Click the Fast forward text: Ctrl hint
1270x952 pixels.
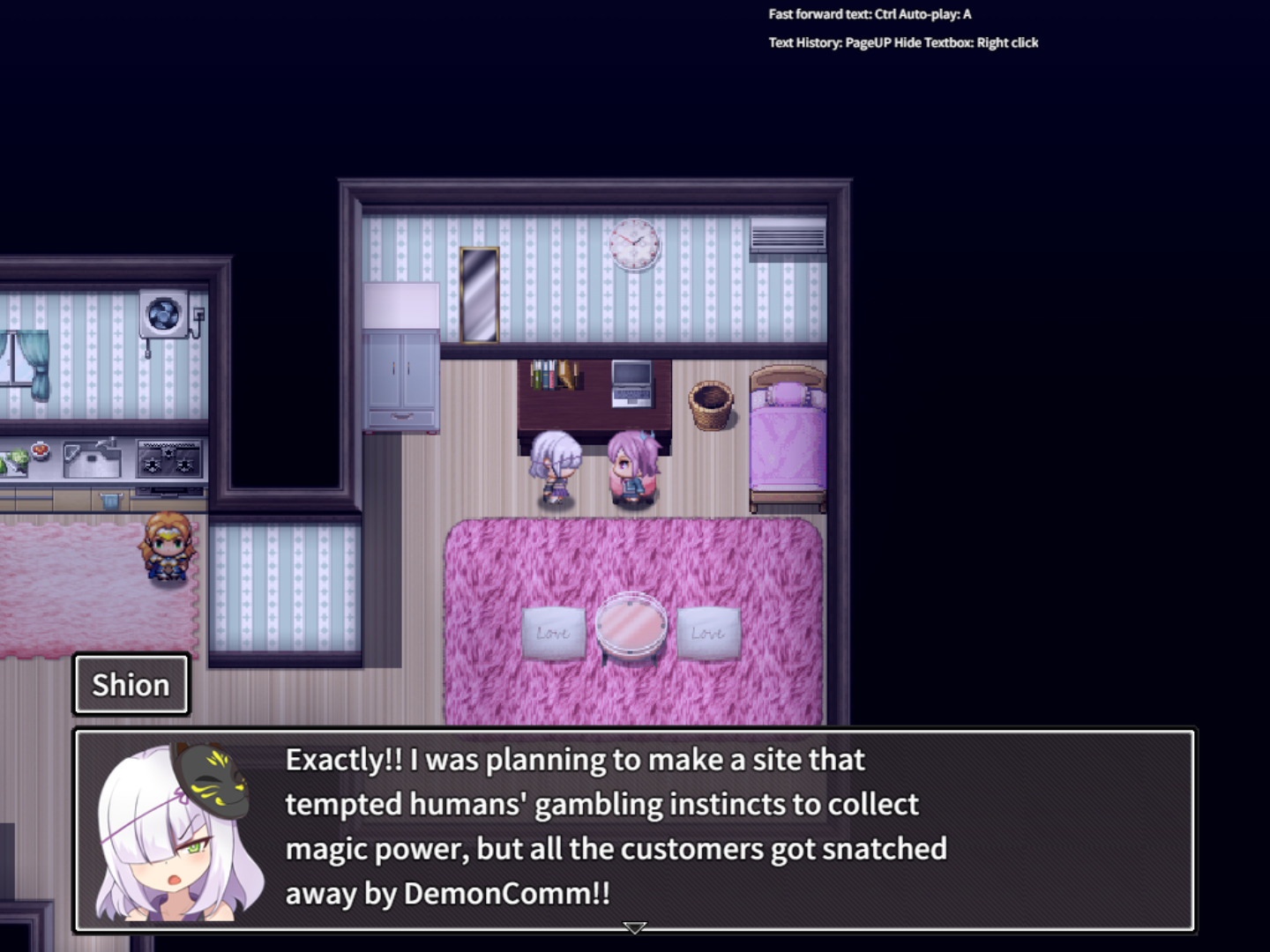(822, 14)
